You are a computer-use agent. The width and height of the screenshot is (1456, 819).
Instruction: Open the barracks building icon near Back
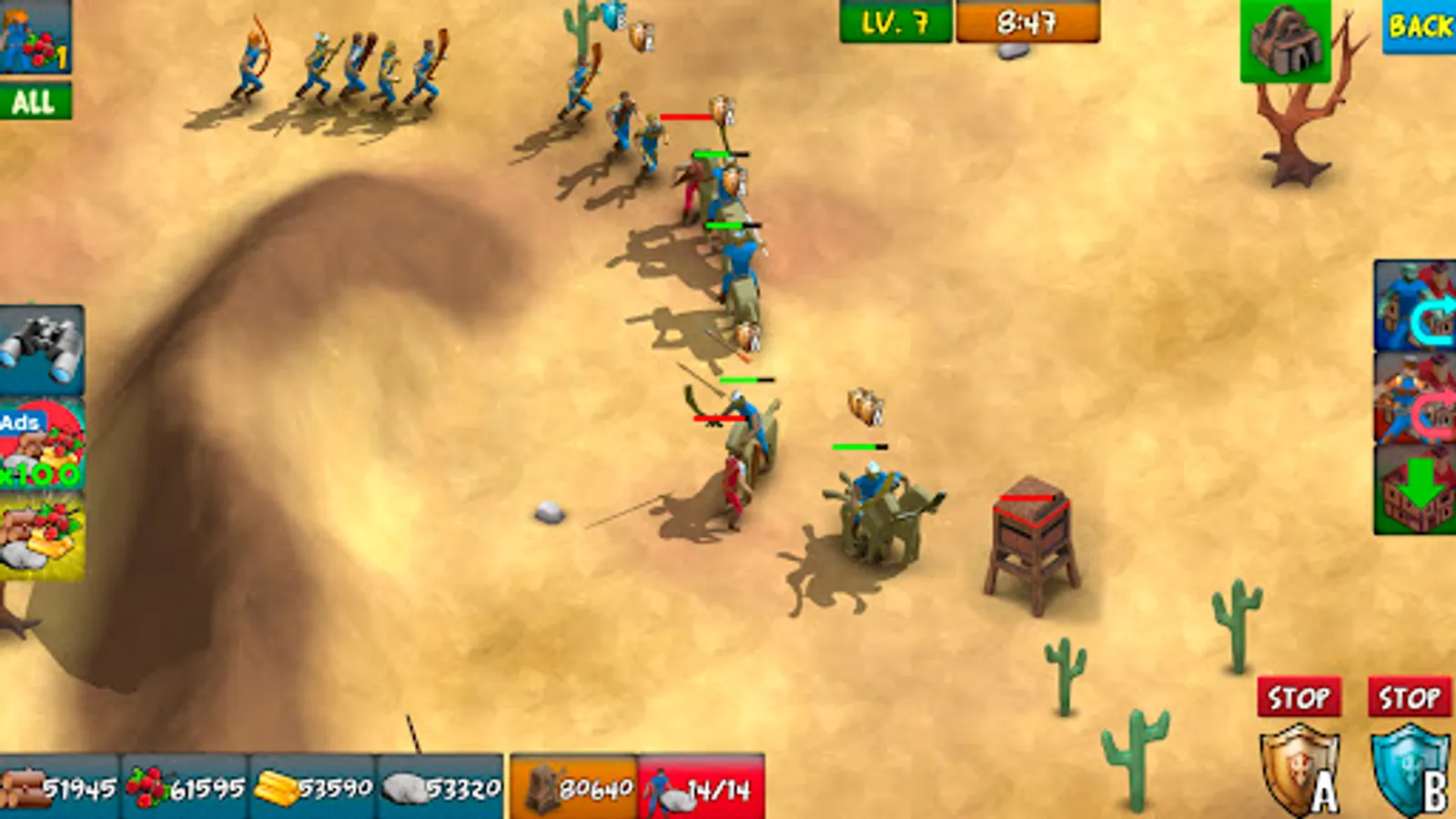(1288, 41)
